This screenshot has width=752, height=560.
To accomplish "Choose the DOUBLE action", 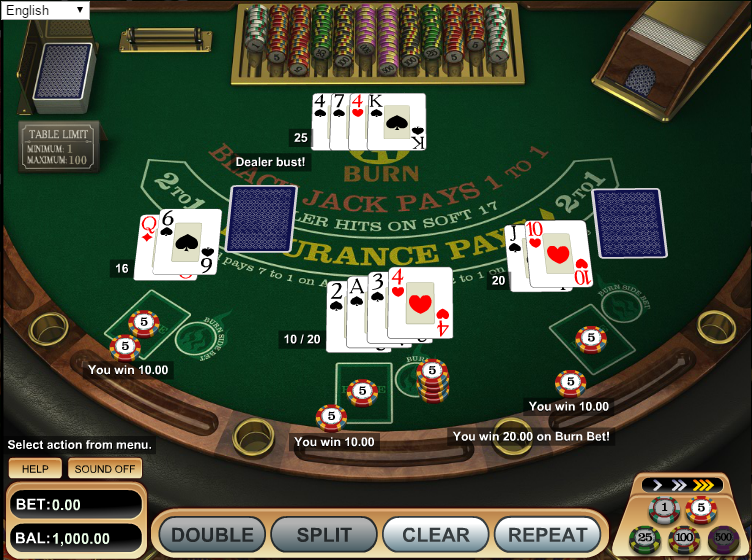I will pyautogui.click(x=212, y=535).
